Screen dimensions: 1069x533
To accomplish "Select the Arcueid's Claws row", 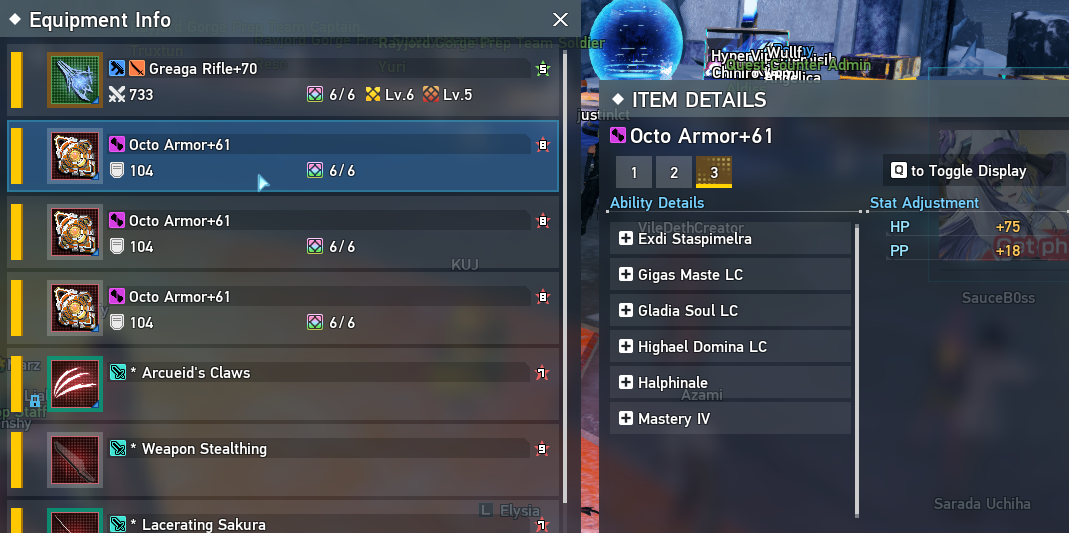I will click(x=300, y=385).
